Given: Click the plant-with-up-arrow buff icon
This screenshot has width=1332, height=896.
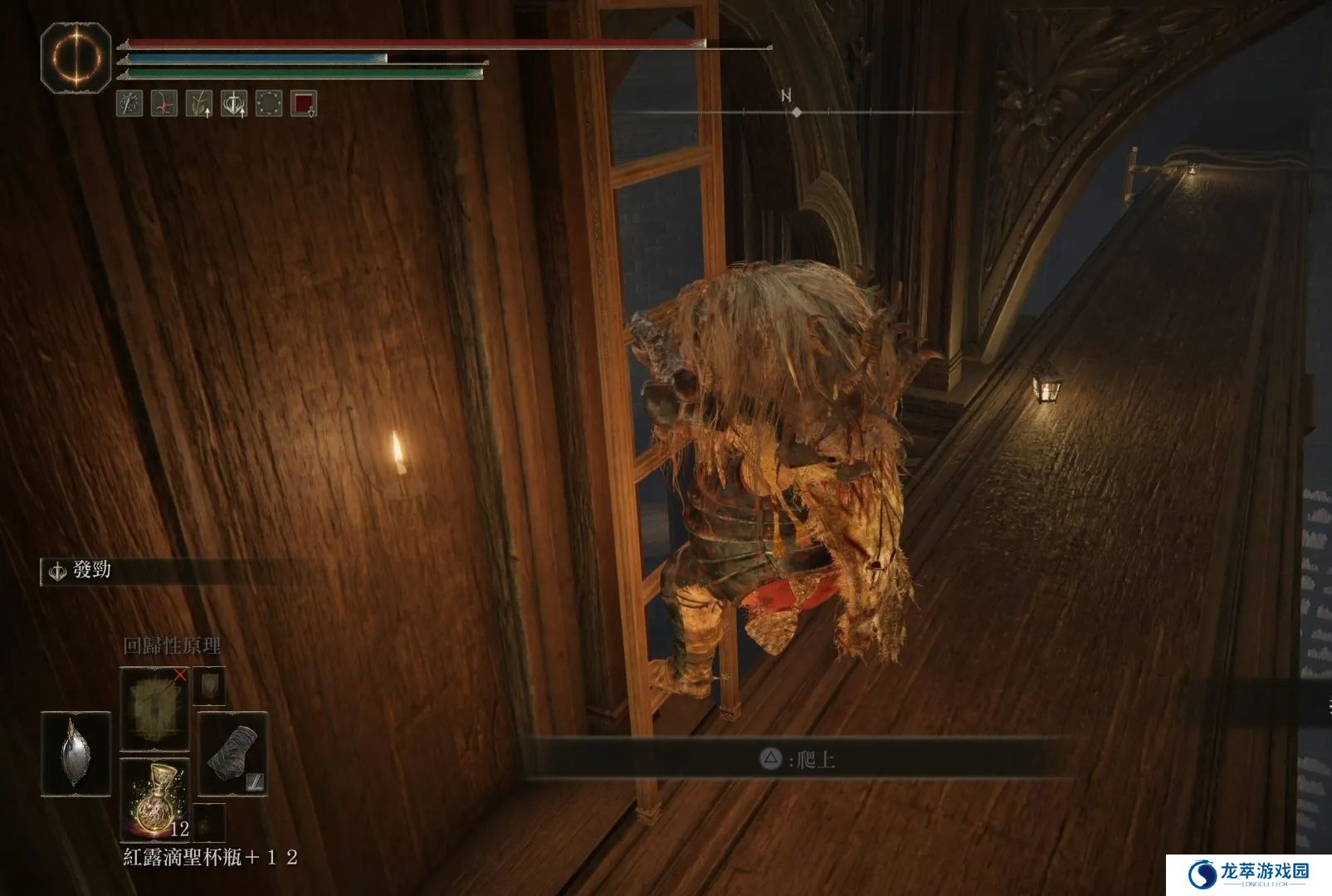Looking at the screenshot, I should [x=199, y=104].
